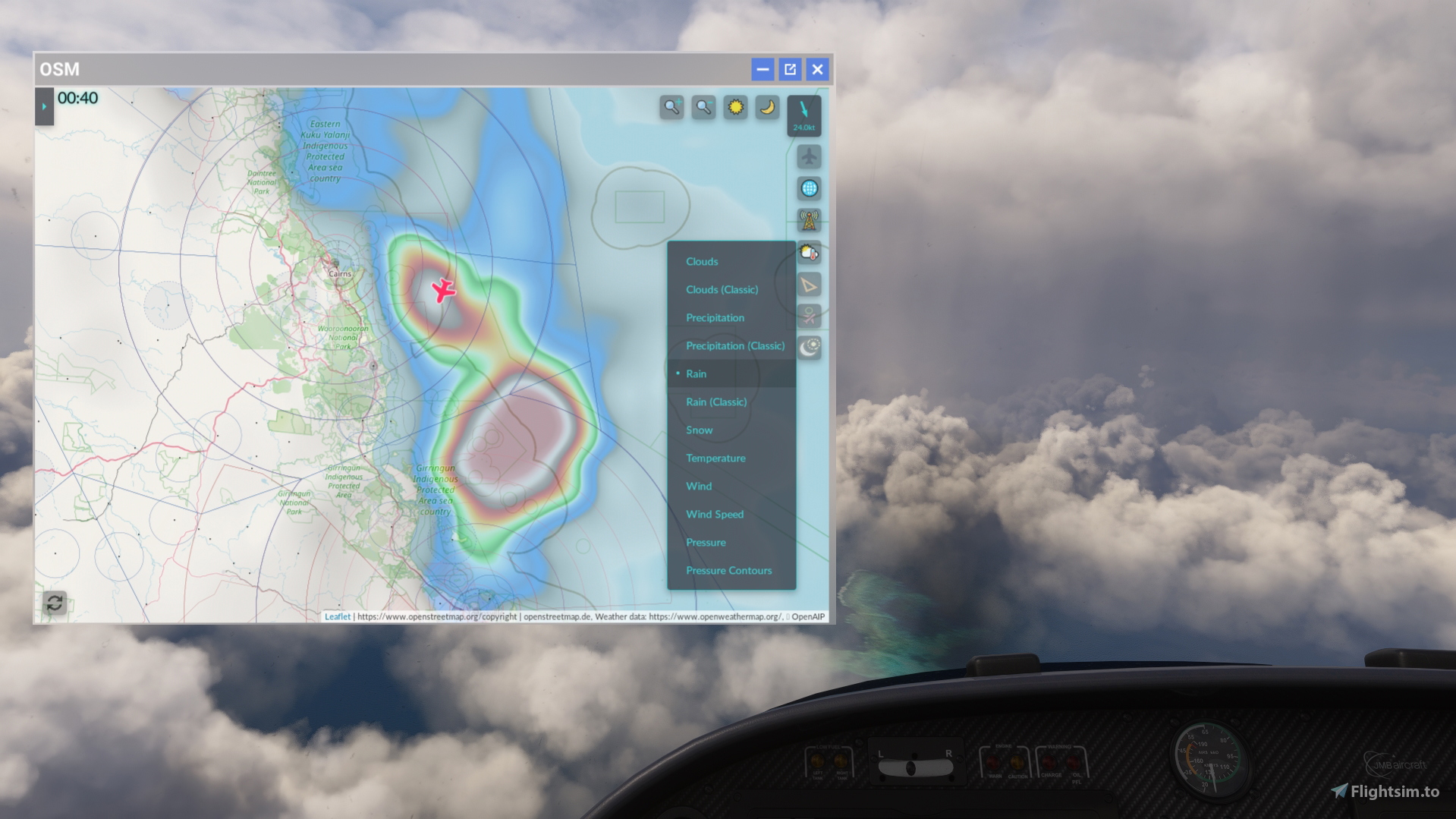The image size is (1456, 819).
Task: Click the moon night-shade toggle below the sidebar
Action: (x=809, y=347)
